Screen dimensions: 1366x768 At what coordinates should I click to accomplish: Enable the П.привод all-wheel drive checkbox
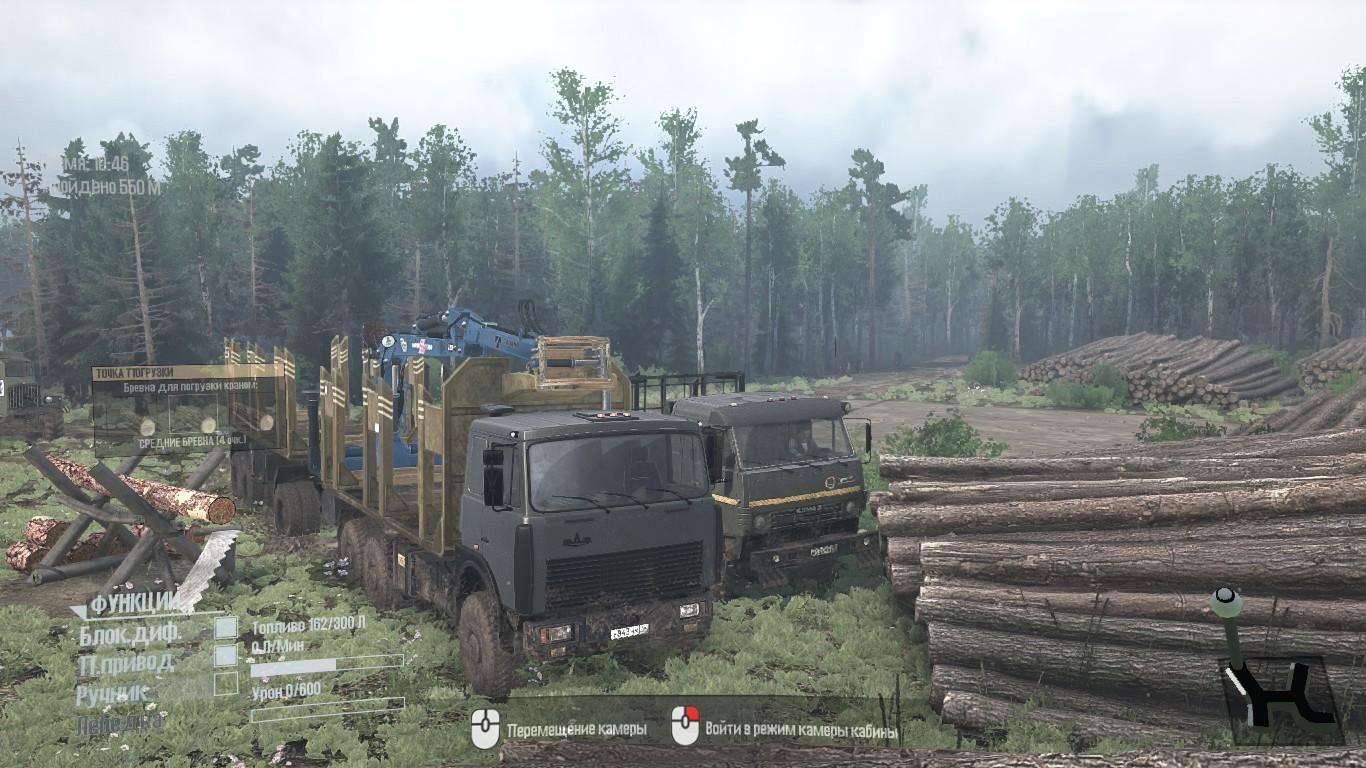(226, 656)
